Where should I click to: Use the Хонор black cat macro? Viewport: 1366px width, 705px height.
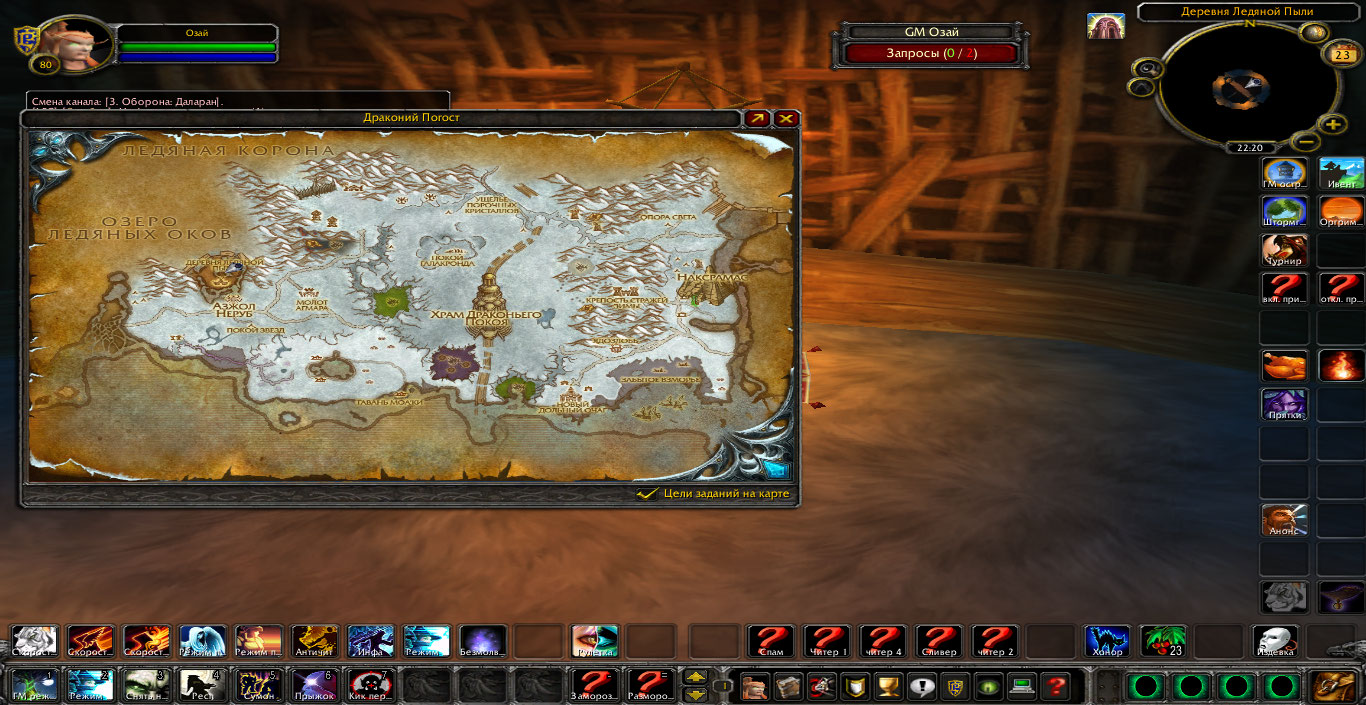coord(1108,642)
